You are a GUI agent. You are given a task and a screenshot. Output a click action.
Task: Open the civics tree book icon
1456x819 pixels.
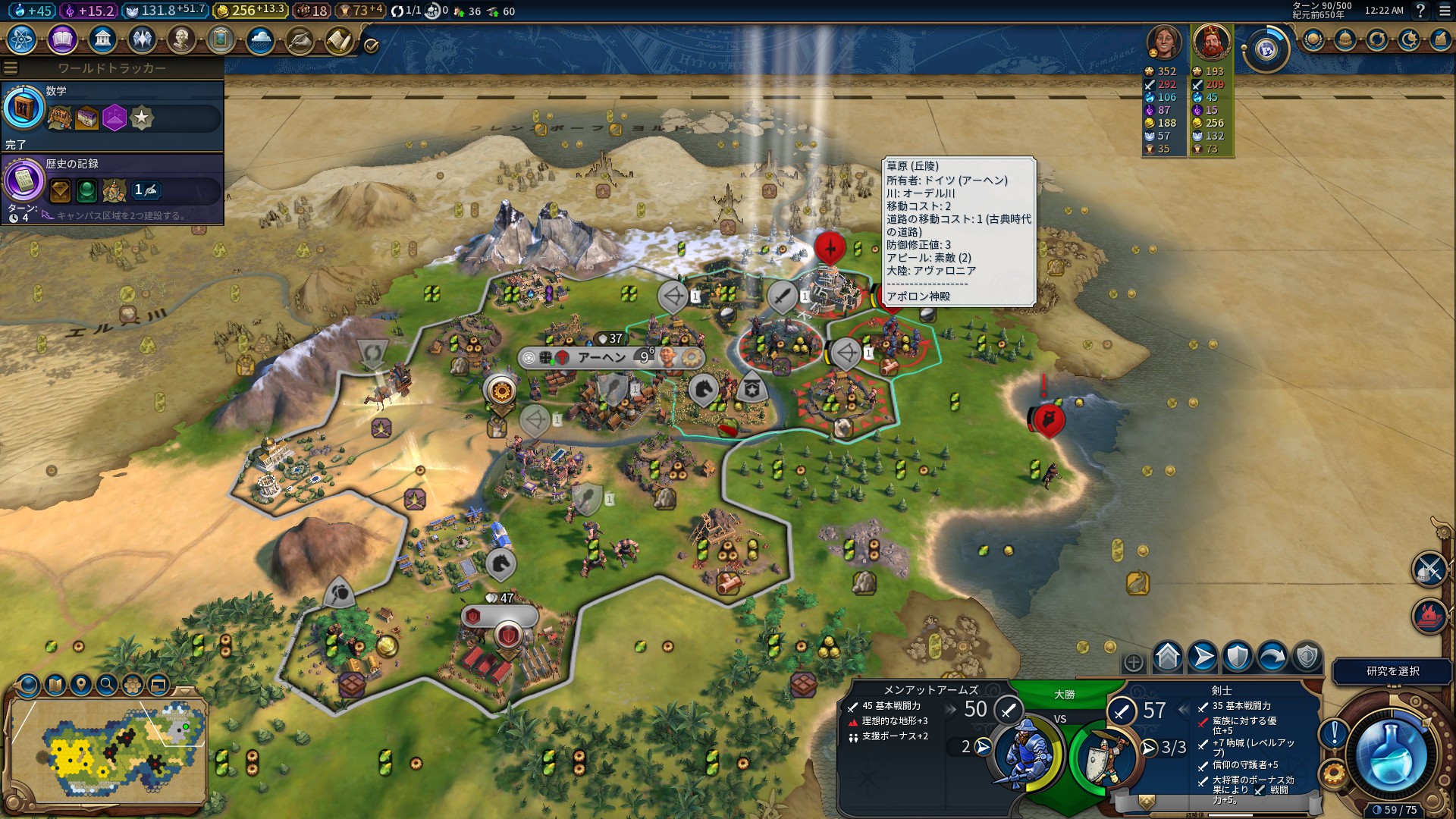pyautogui.click(x=62, y=39)
